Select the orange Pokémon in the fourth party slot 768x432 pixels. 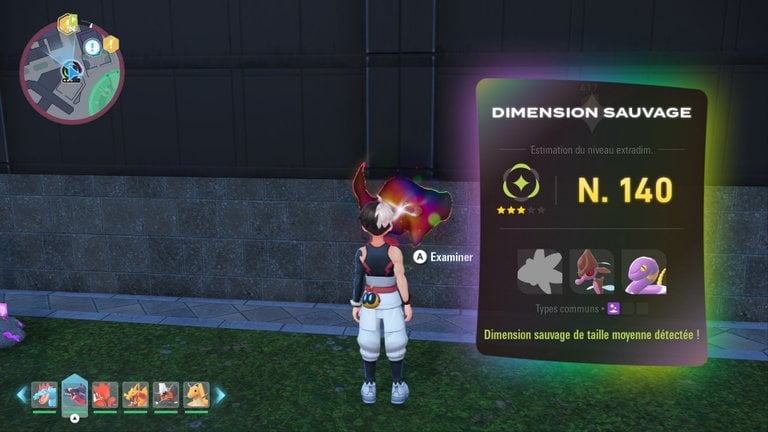(135, 395)
